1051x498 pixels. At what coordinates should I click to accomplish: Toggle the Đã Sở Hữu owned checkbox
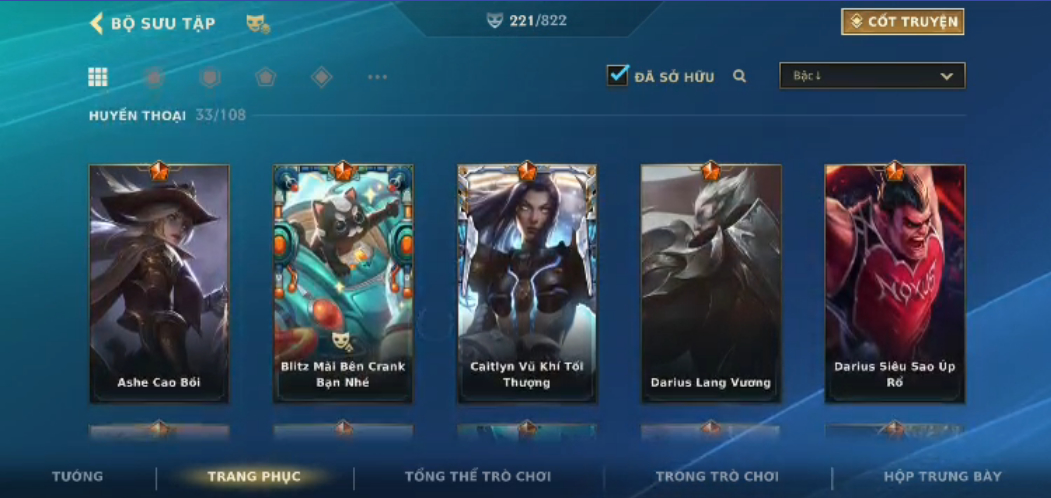[618, 76]
